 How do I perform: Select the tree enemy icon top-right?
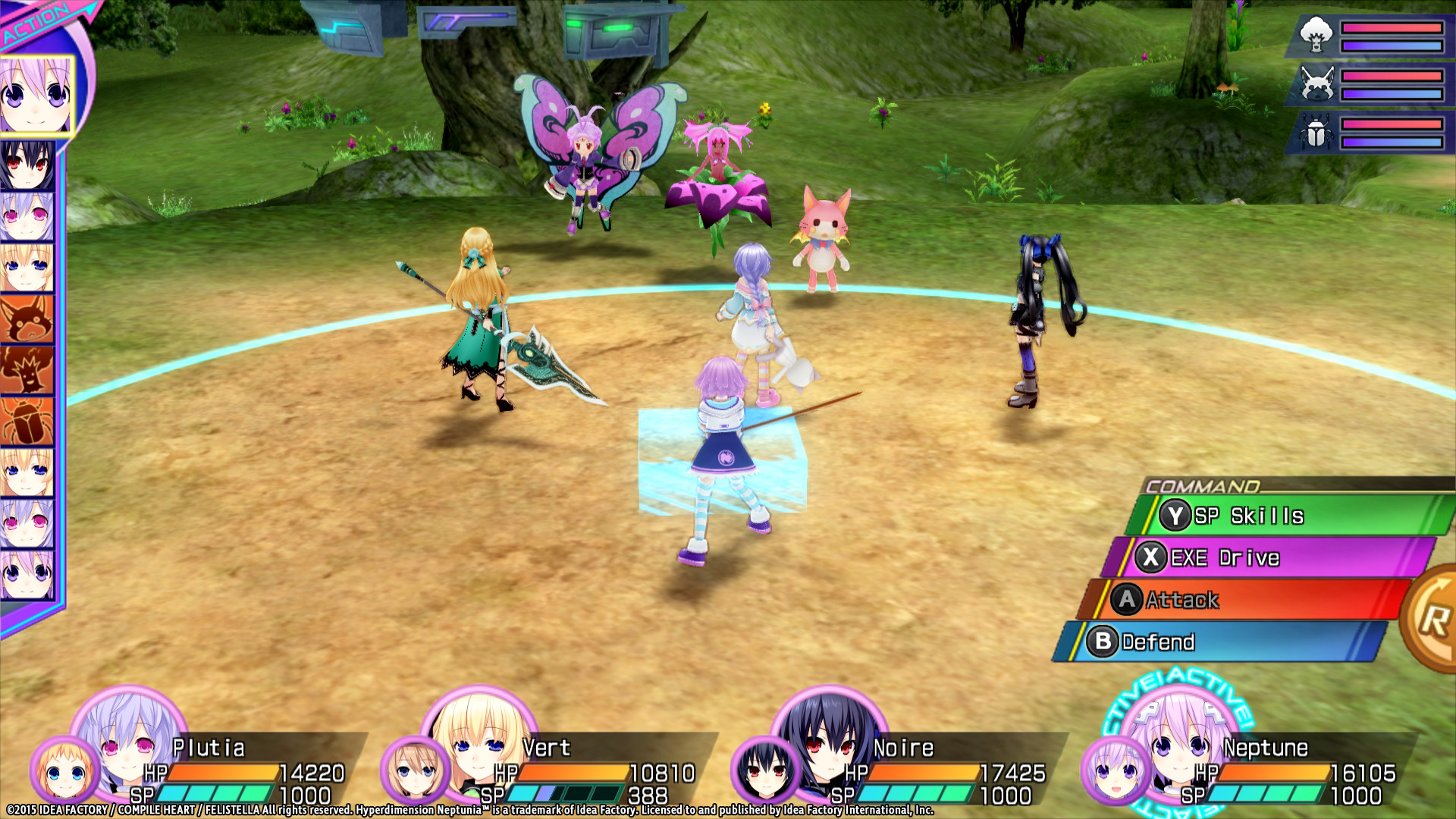(1316, 34)
